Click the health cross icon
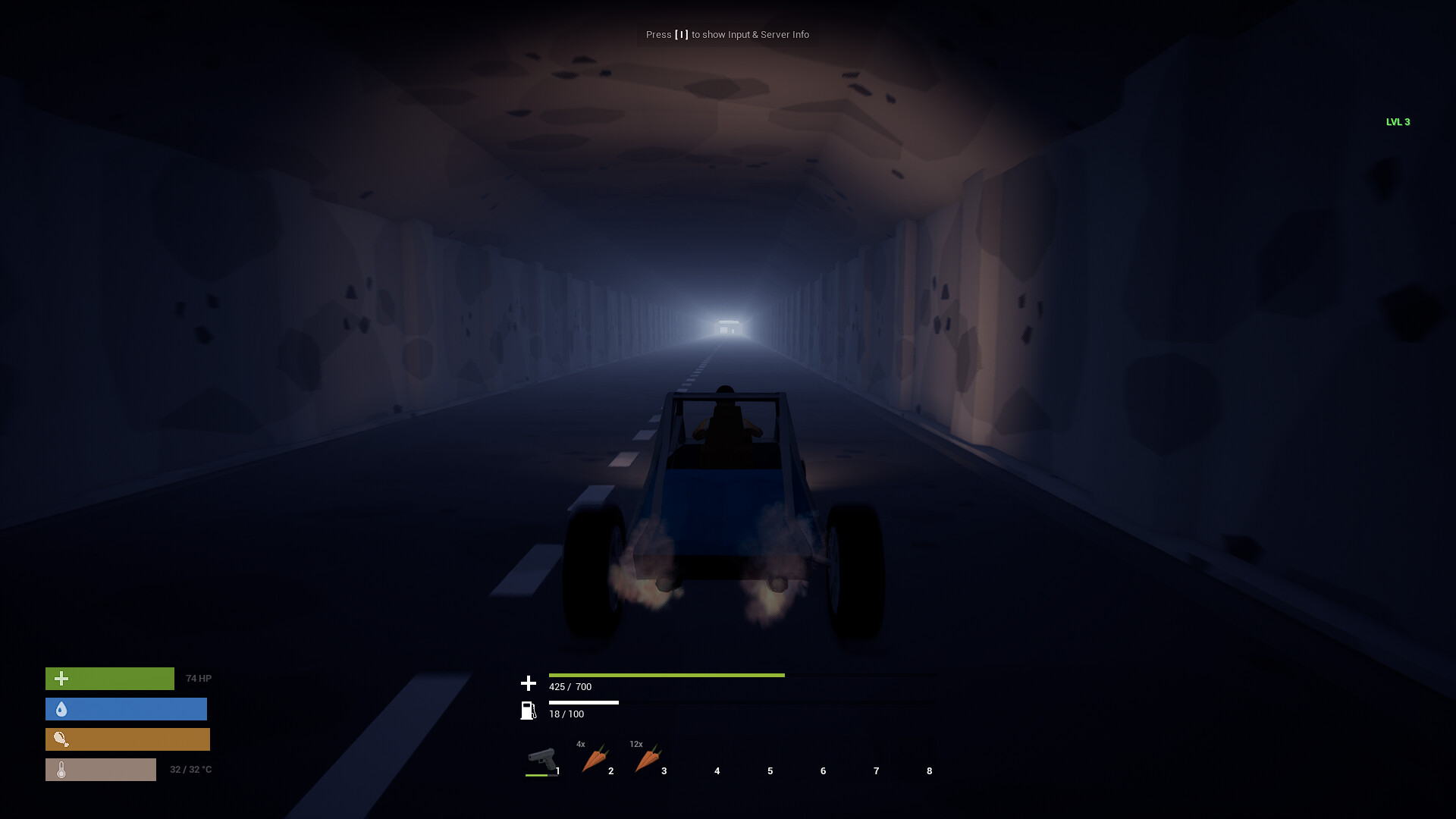Viewport: 1456px width, 819px height. coord(62,677)
